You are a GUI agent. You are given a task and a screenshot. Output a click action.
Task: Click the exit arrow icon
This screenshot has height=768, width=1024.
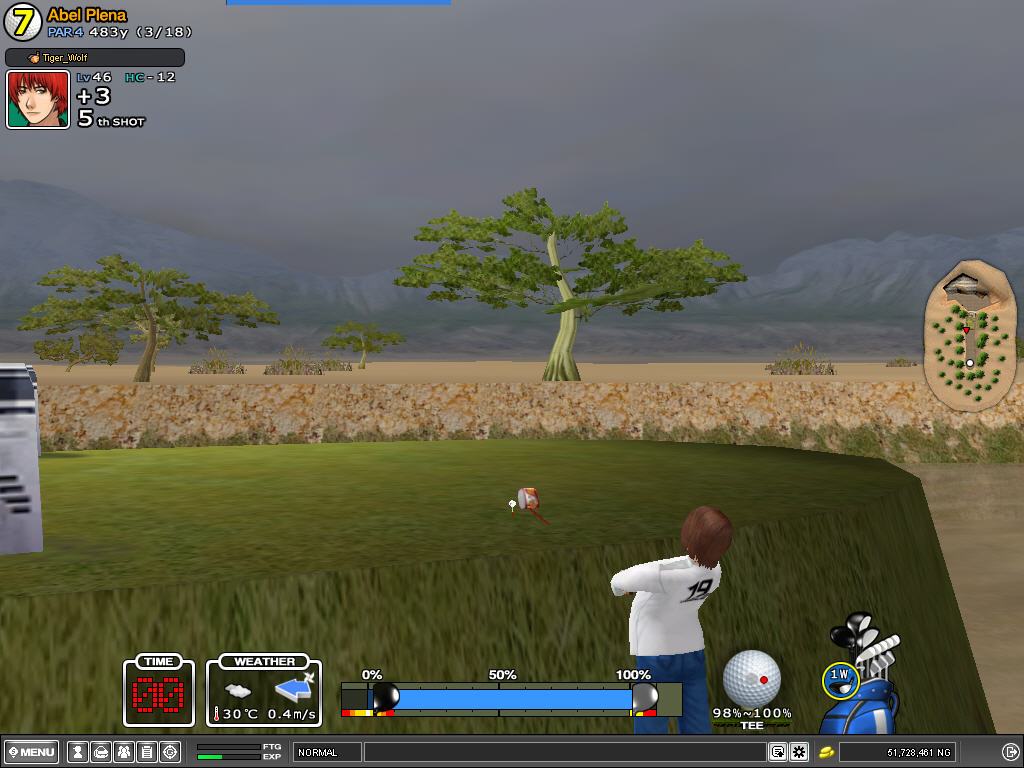[x=1010, y=752]
